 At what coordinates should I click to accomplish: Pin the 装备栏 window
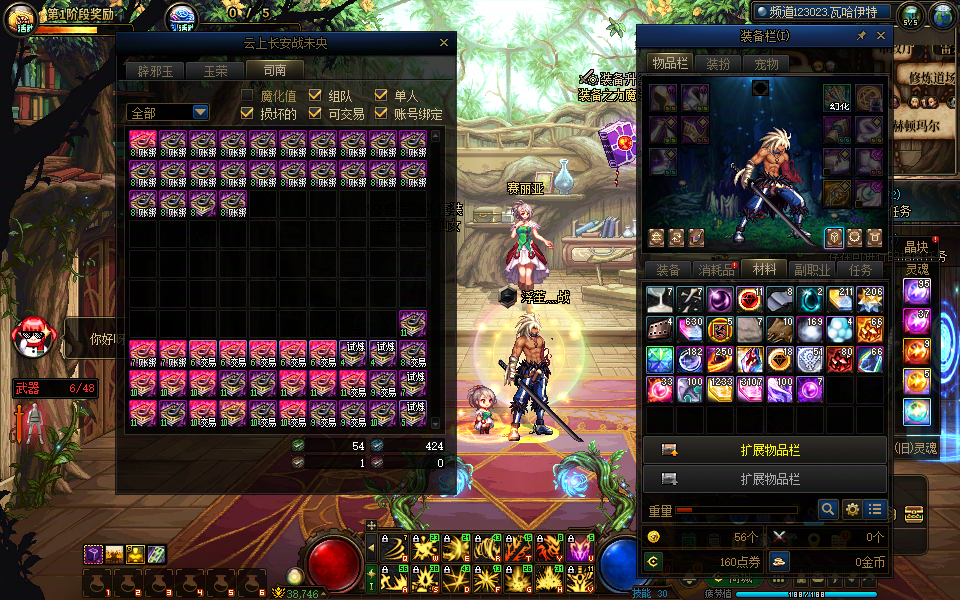(x=861, y=36)
